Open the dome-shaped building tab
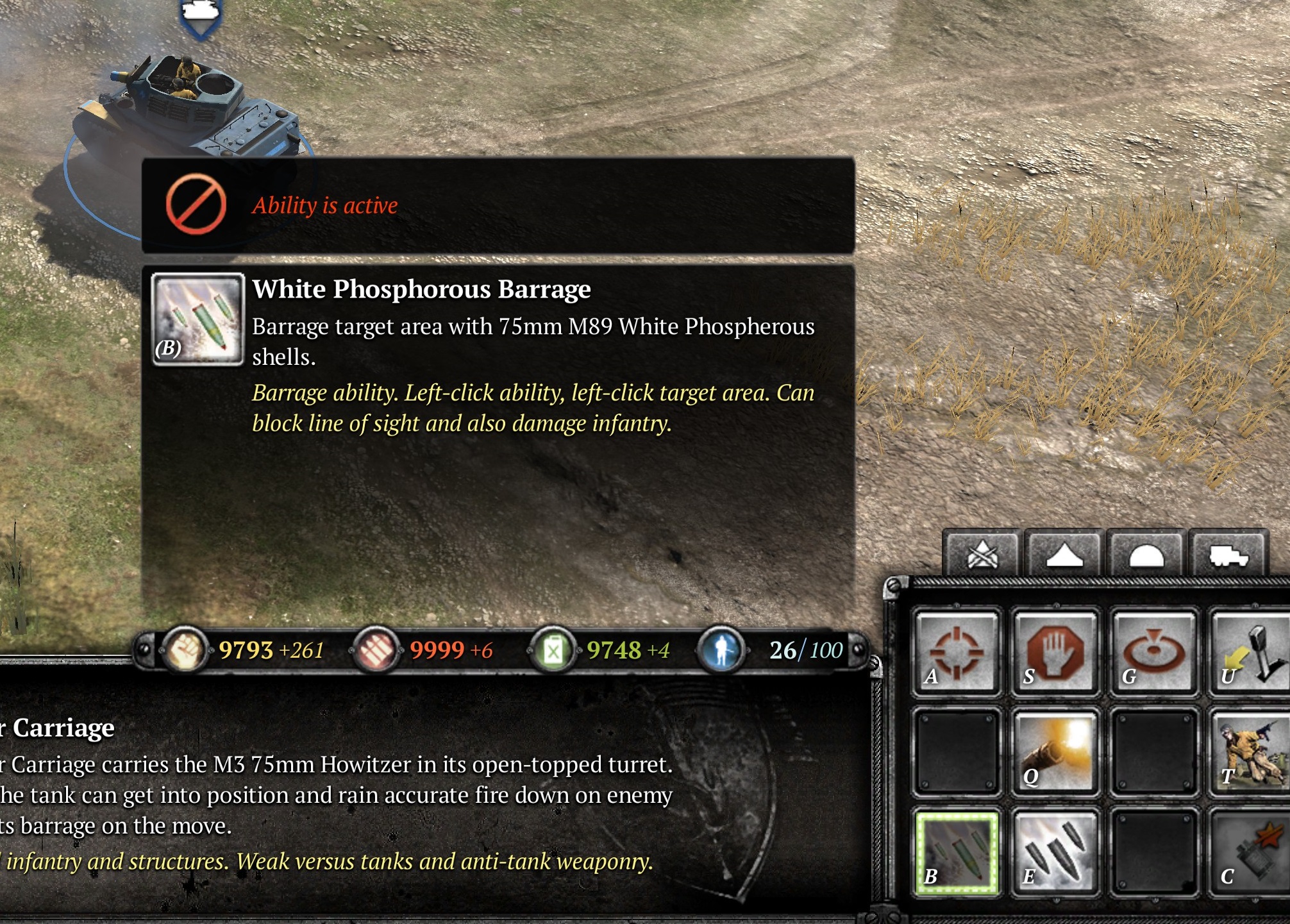 1146,554
